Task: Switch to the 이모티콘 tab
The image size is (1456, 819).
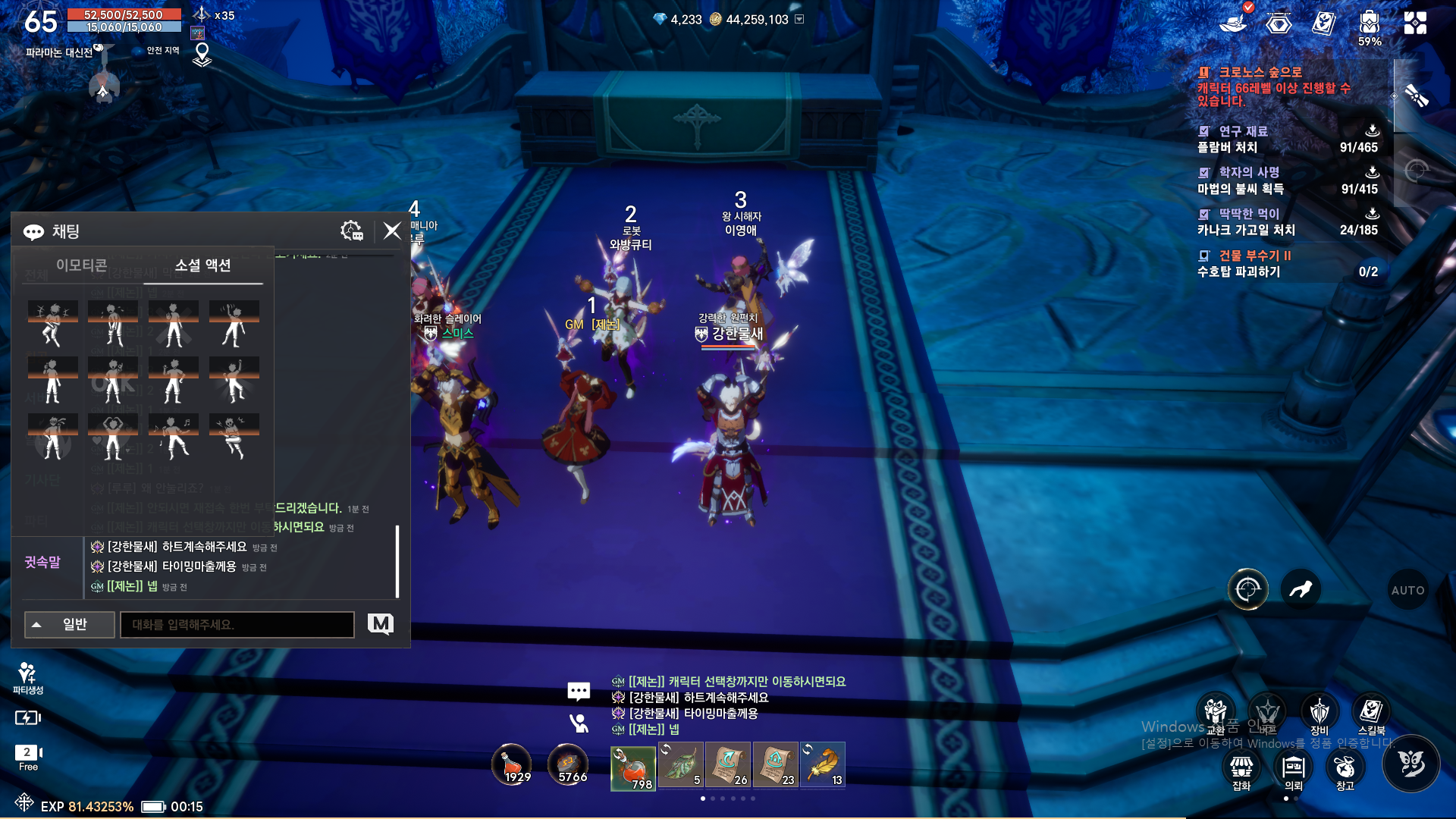Action: (81, 265)
